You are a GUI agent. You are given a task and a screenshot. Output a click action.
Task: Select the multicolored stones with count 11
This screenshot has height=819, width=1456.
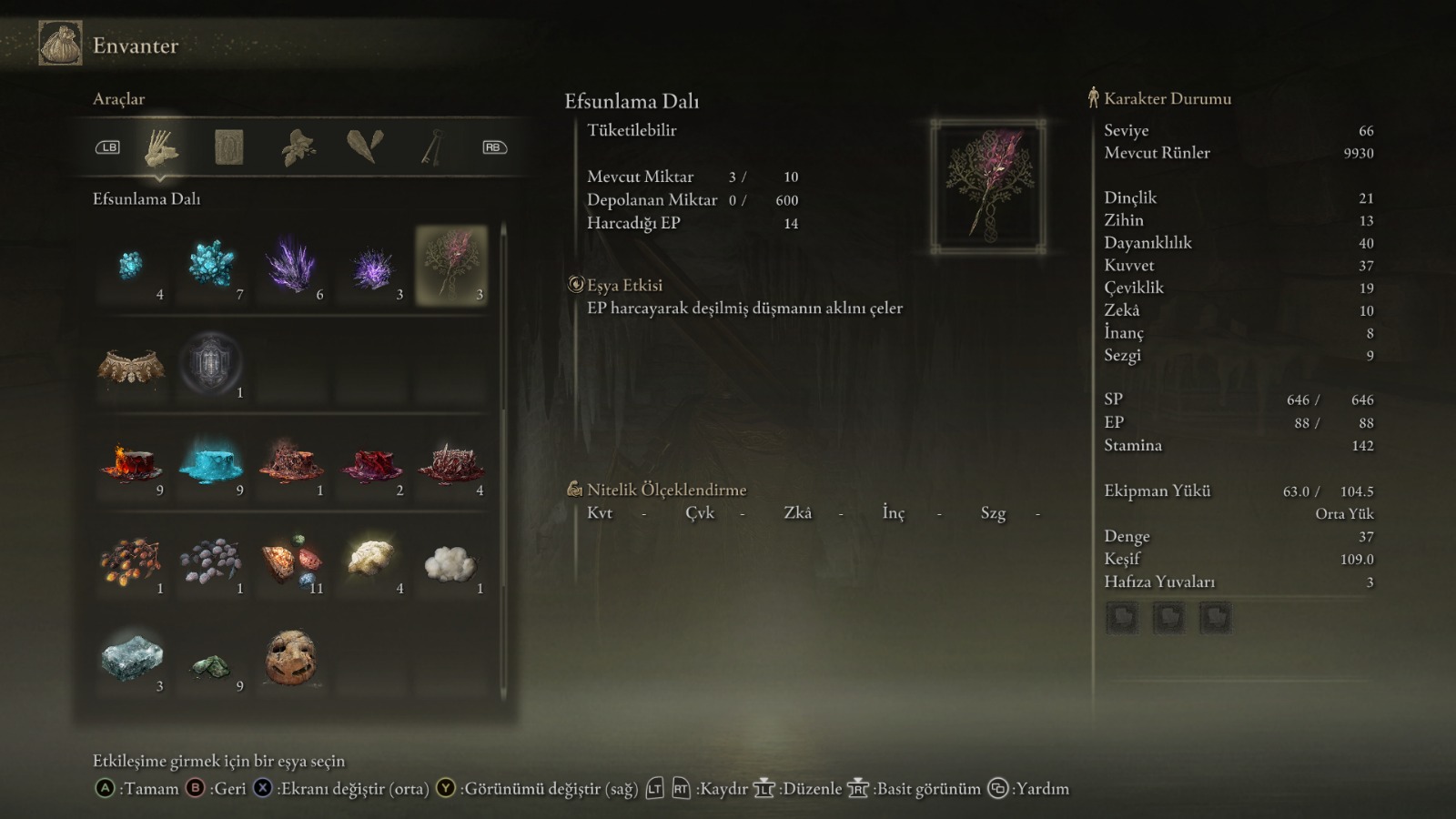click(x=291, y=561)
